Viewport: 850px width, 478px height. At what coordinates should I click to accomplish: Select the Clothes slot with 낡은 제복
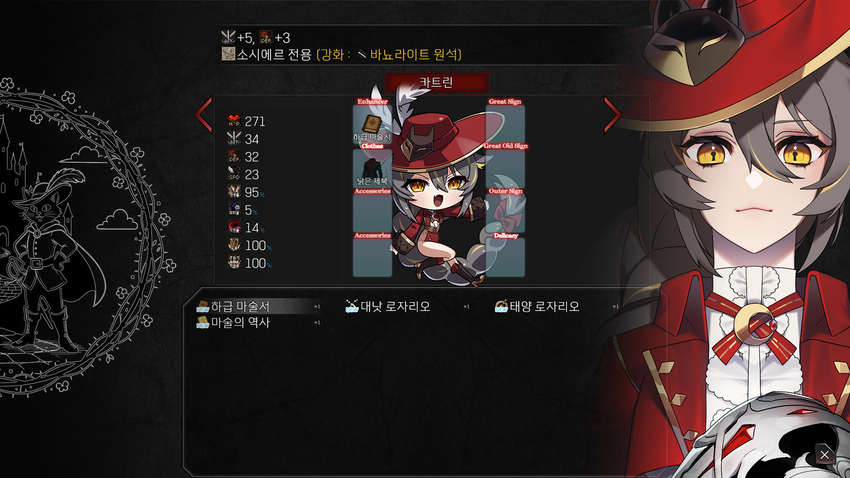pos(372,167)
